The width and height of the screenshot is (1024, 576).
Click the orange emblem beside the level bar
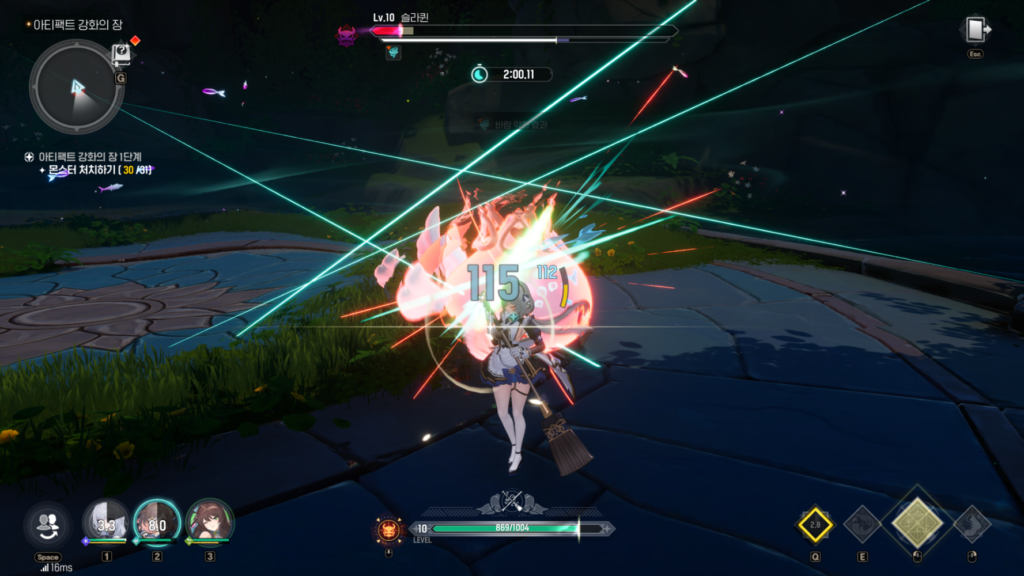(388, 528)
